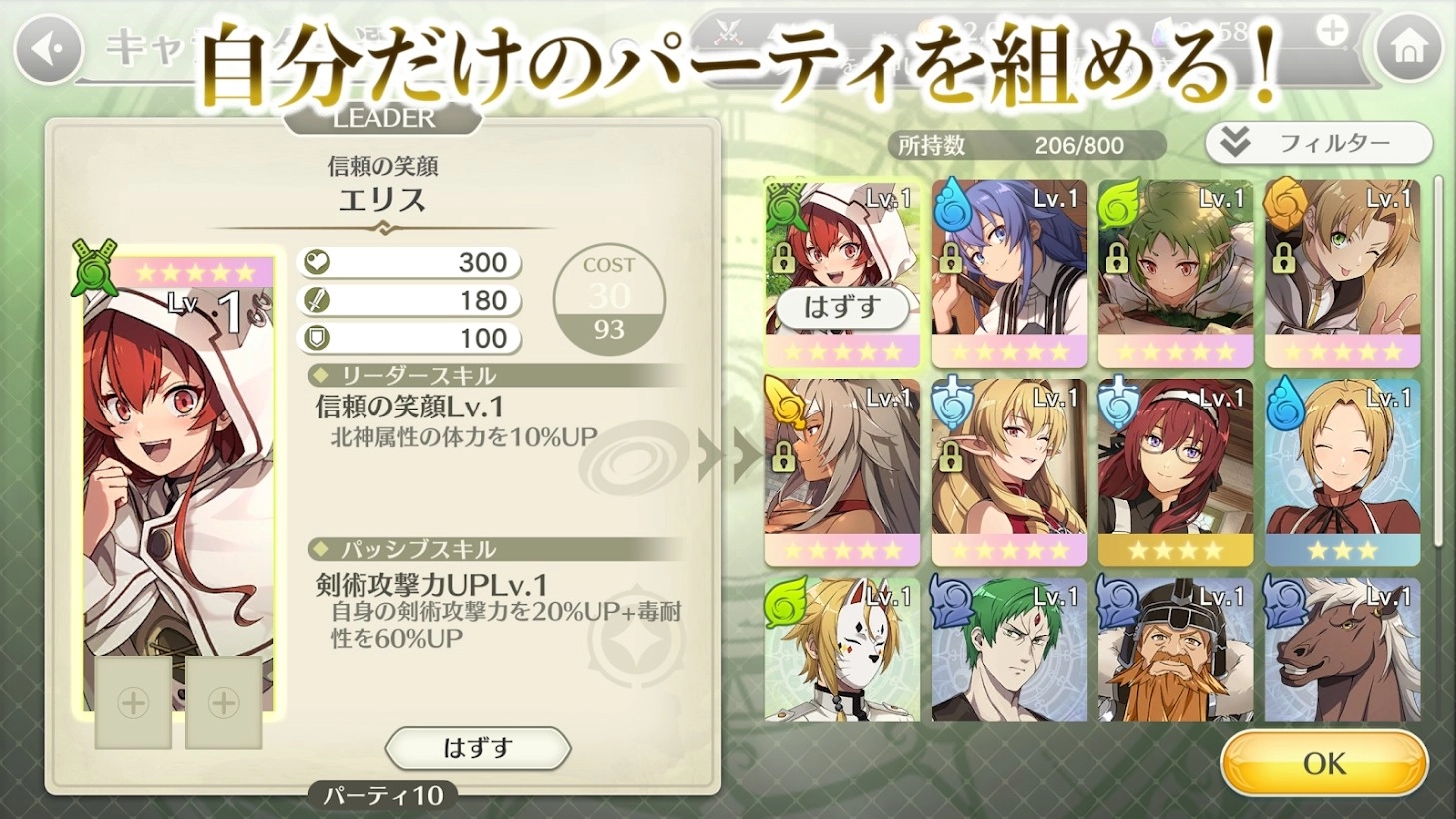Select the パーティ10 party label
The height and width of the screenshot is (819, 1456).
(384, 796)
